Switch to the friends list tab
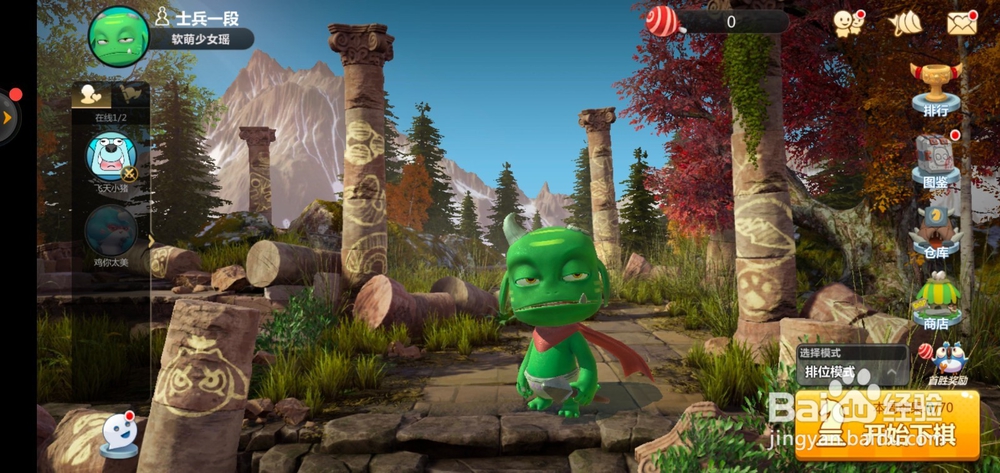Viewport: 1000px width, 473px height. click(91, 95)
